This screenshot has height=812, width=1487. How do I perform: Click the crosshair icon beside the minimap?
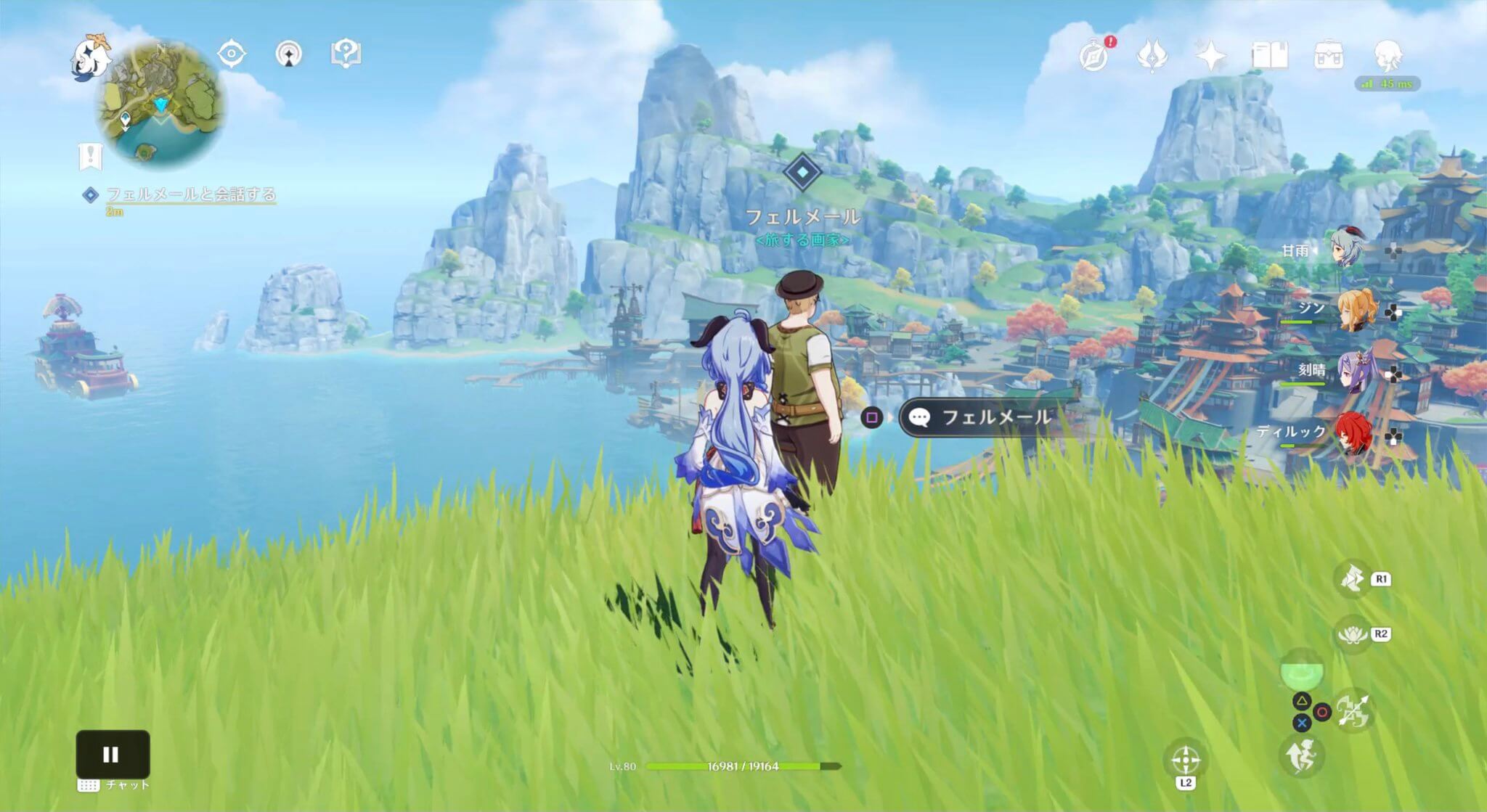[x=232, y=54]
